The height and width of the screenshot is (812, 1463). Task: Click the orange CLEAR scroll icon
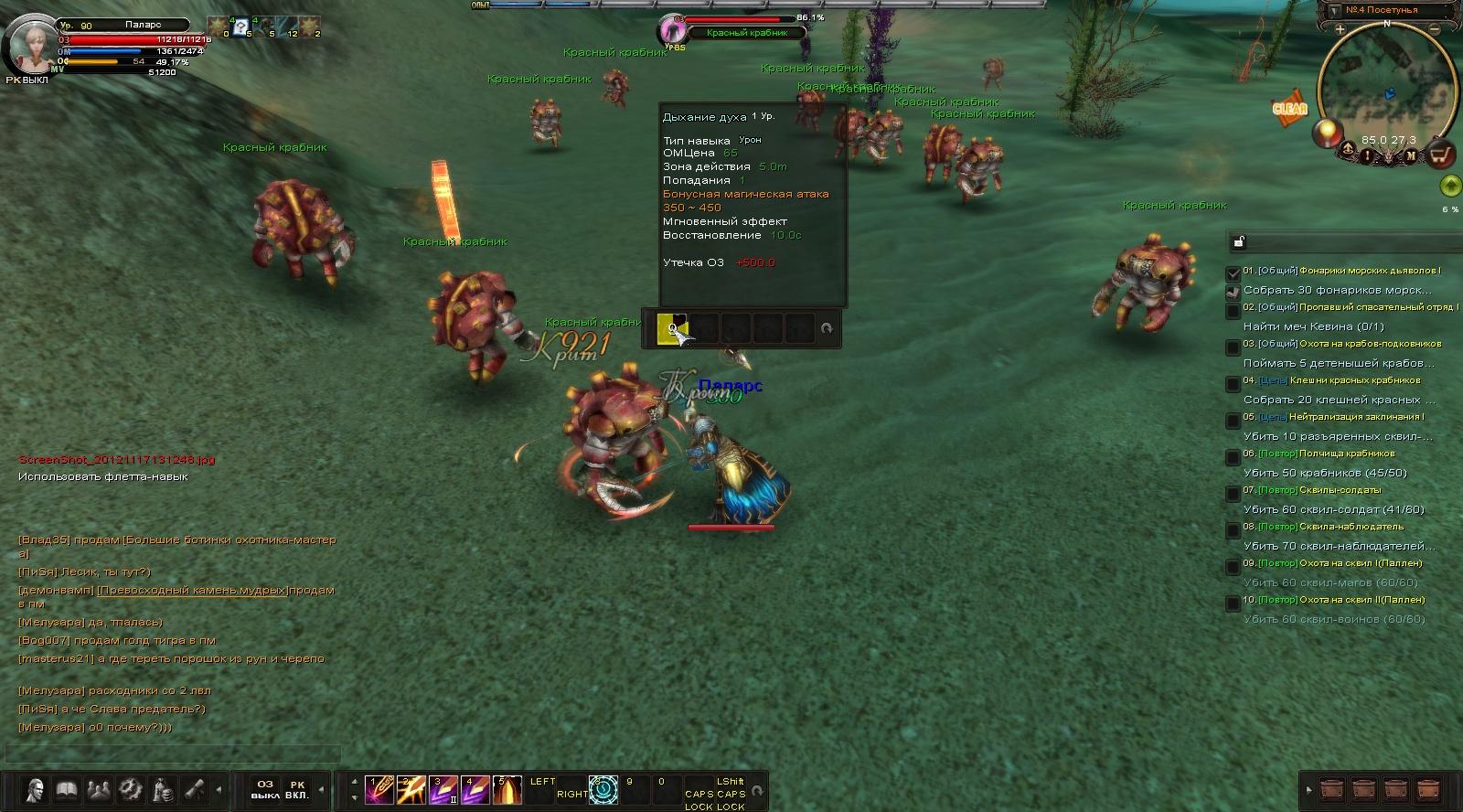point(1289,108)
